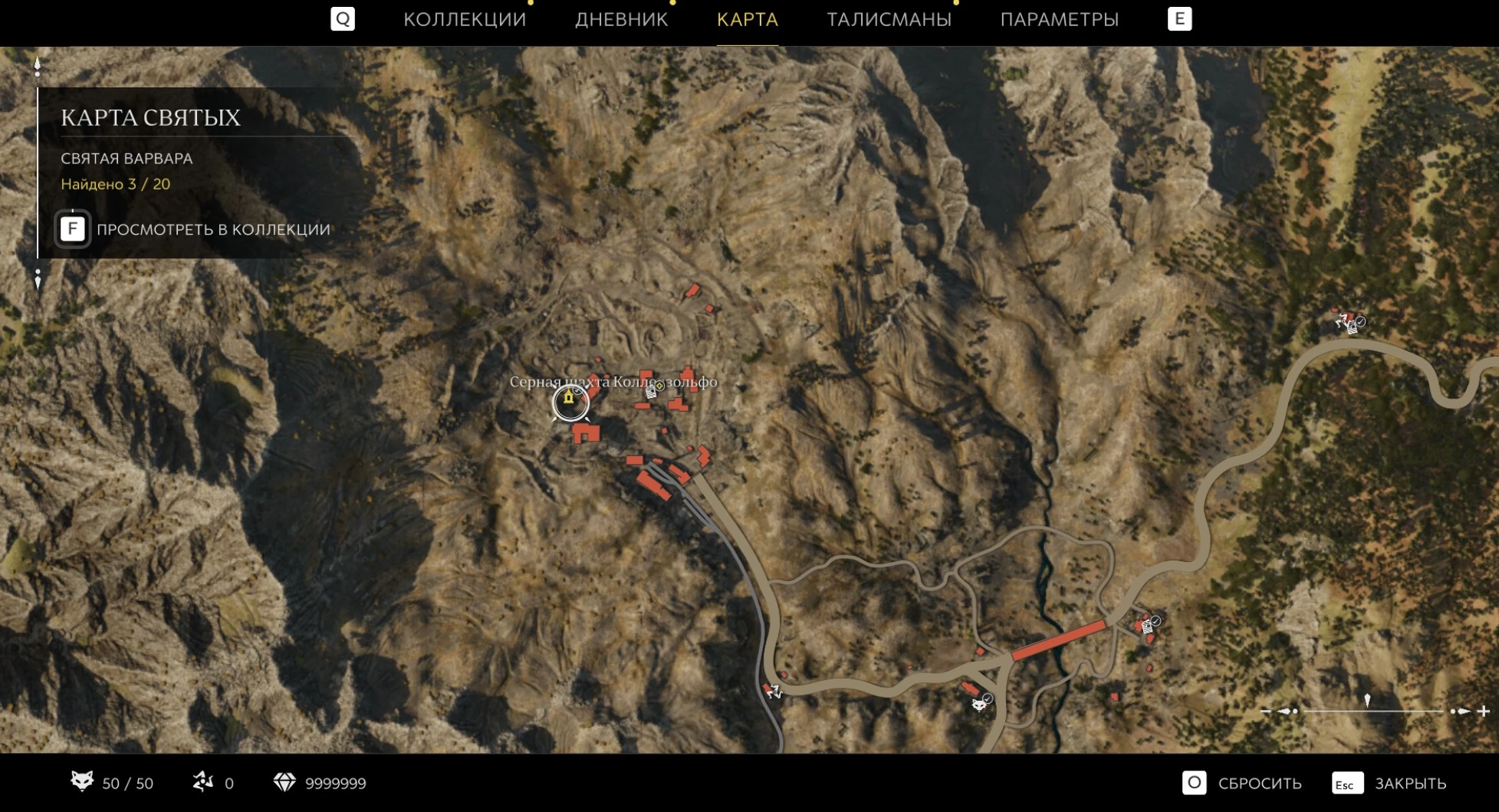
Task: Adjust the map zoom slider handle
Action: (x=1367, y=702)
